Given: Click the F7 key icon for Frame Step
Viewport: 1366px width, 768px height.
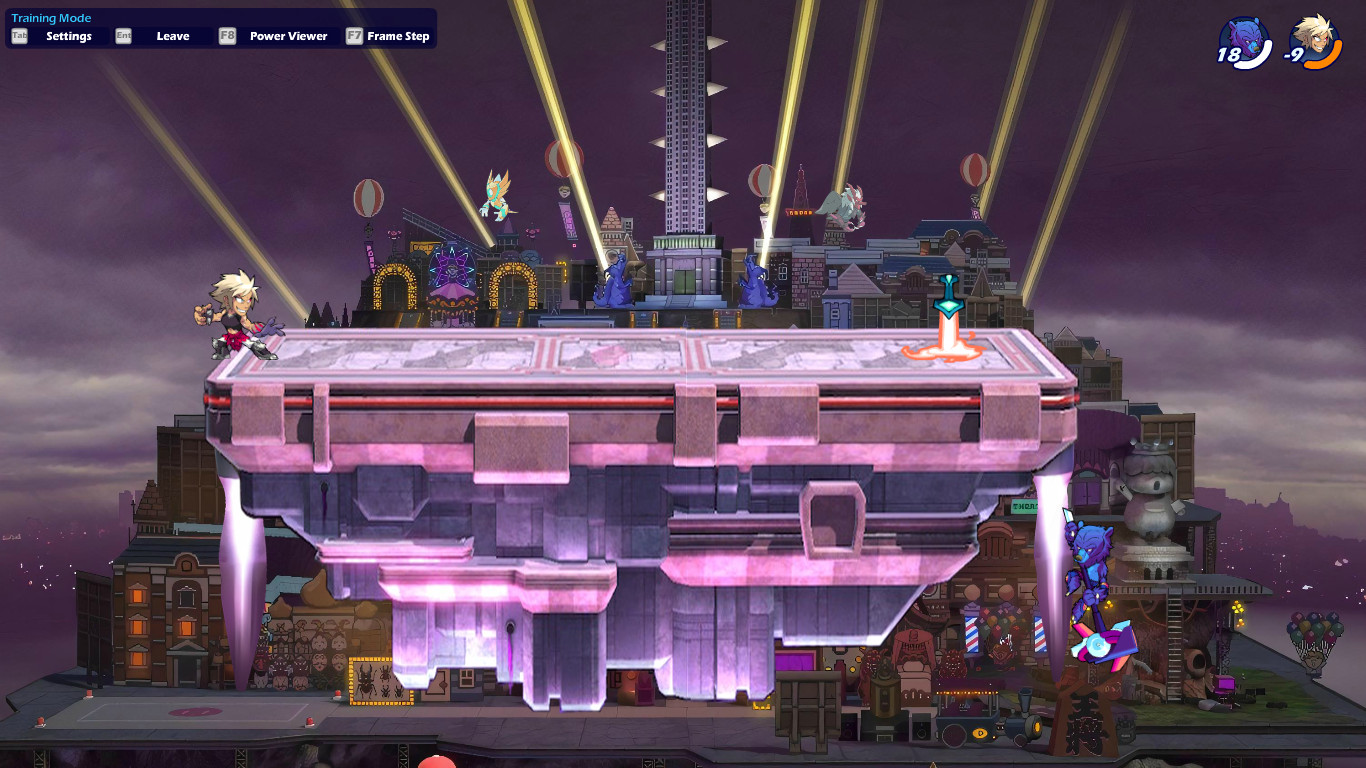Looking at the screenshot, I should click(x=352, y=35).
